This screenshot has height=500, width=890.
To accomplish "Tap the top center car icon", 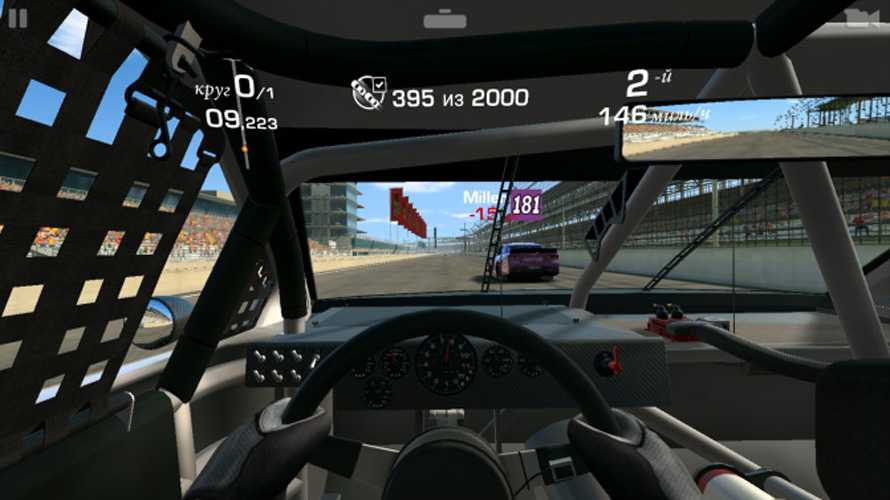I will point(445,19).
